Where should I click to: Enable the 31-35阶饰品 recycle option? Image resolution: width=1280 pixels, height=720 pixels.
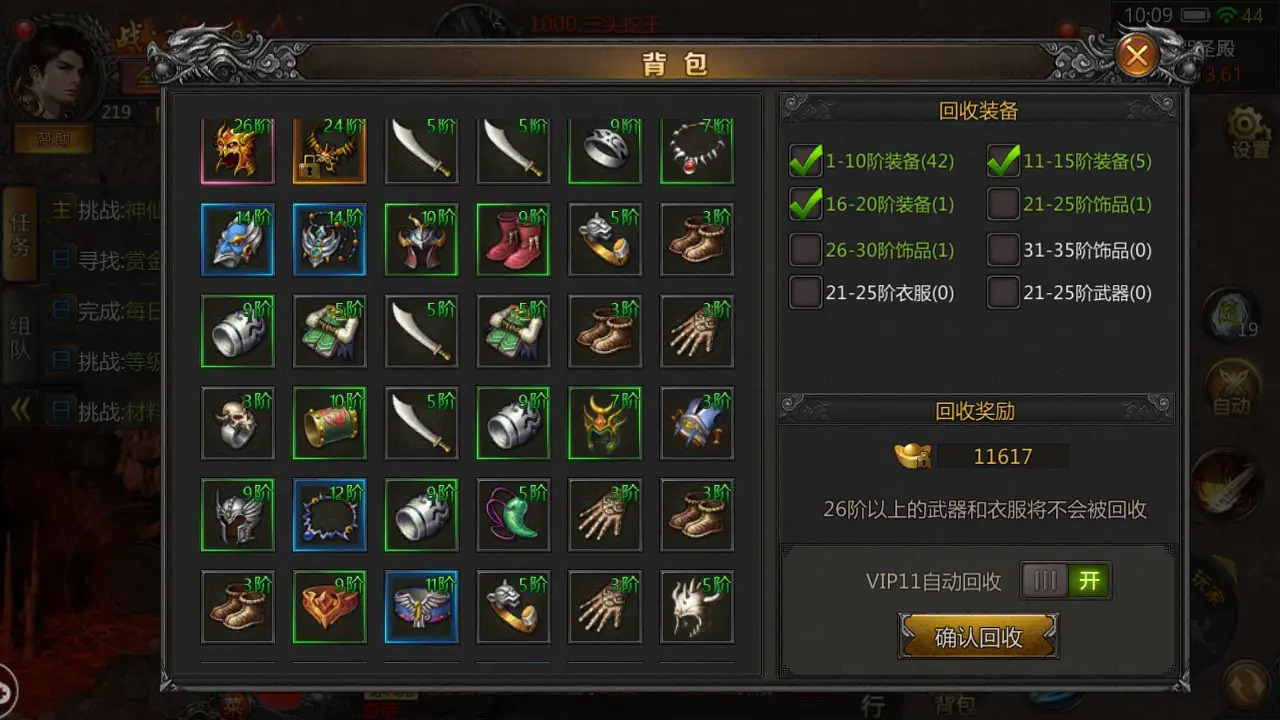(1004, 249)
